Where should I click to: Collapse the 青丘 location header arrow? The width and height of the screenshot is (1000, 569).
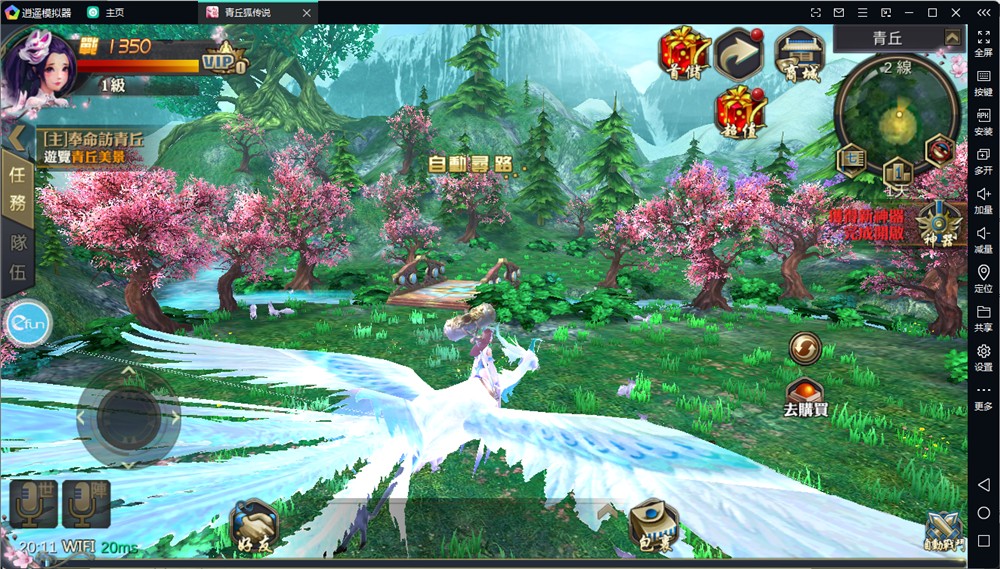pos(951,38)
